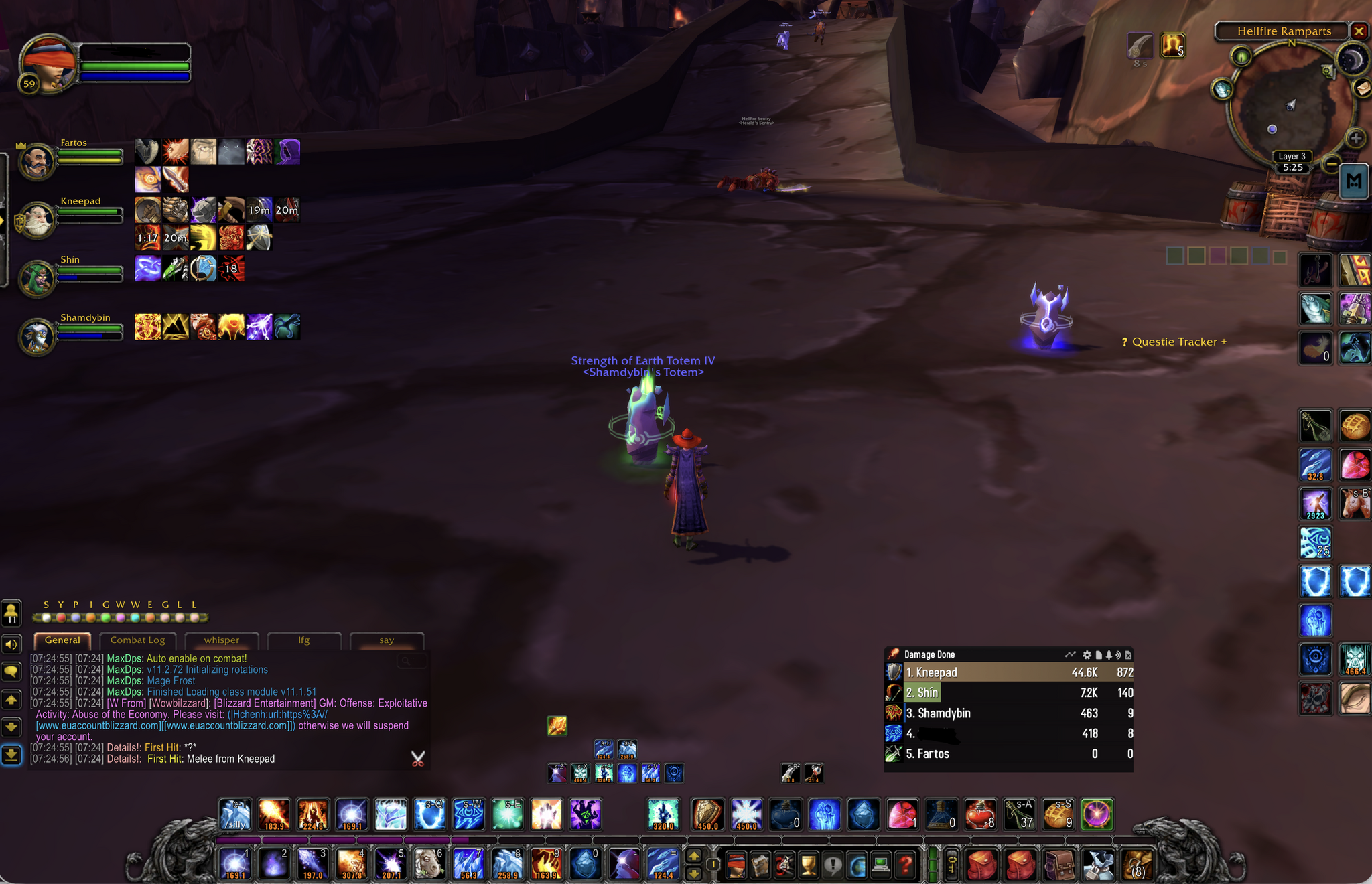Jump chat to bottom with highlighted arrow
The image size is (1372, 884).
(11, 755)
